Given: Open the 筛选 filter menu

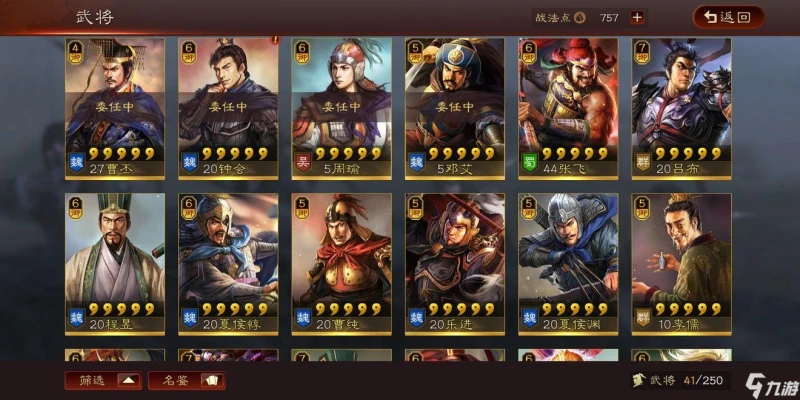Looking at the screenshot, I should point(103,380).
